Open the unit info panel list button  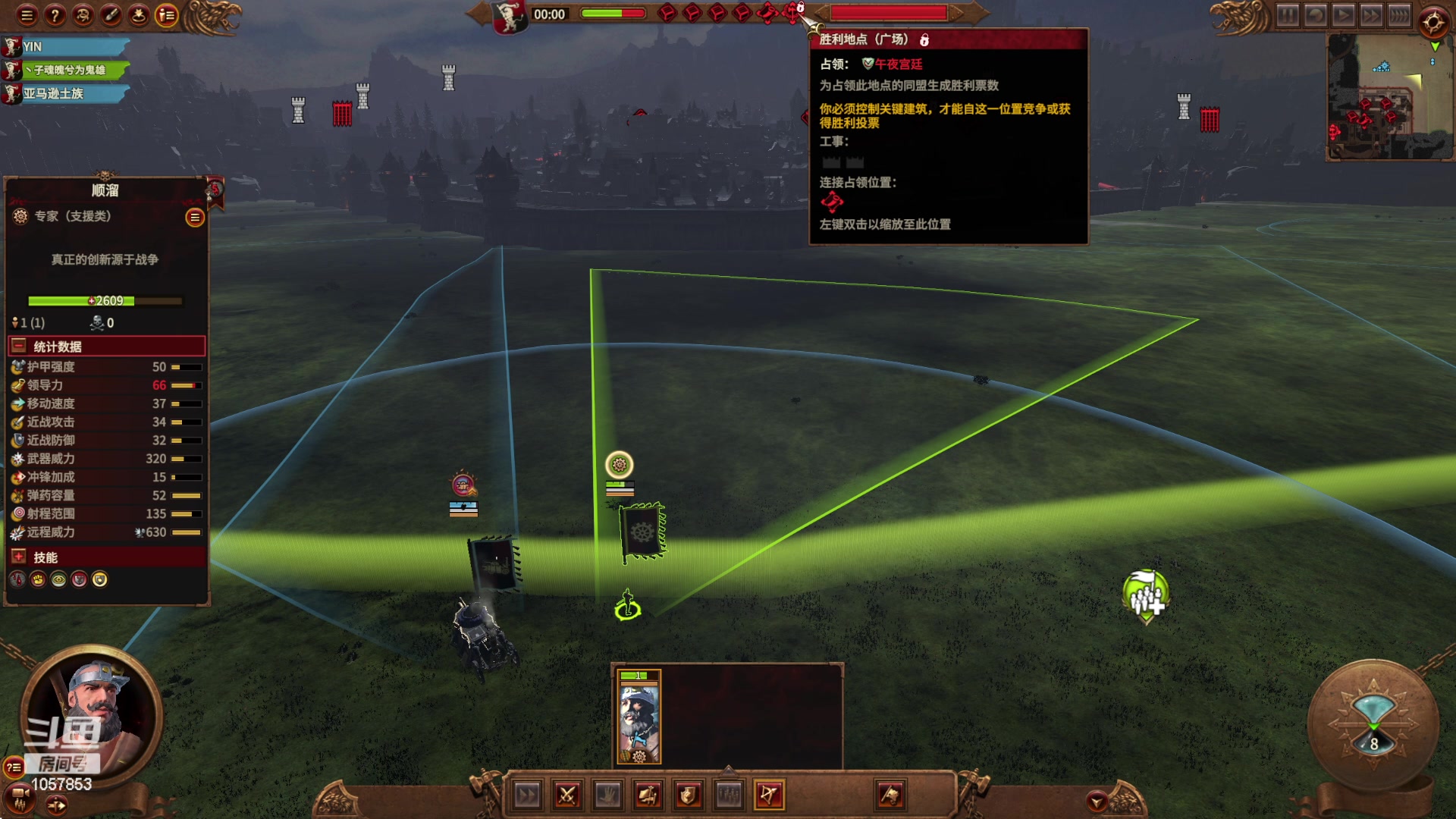tap(195, 218)
